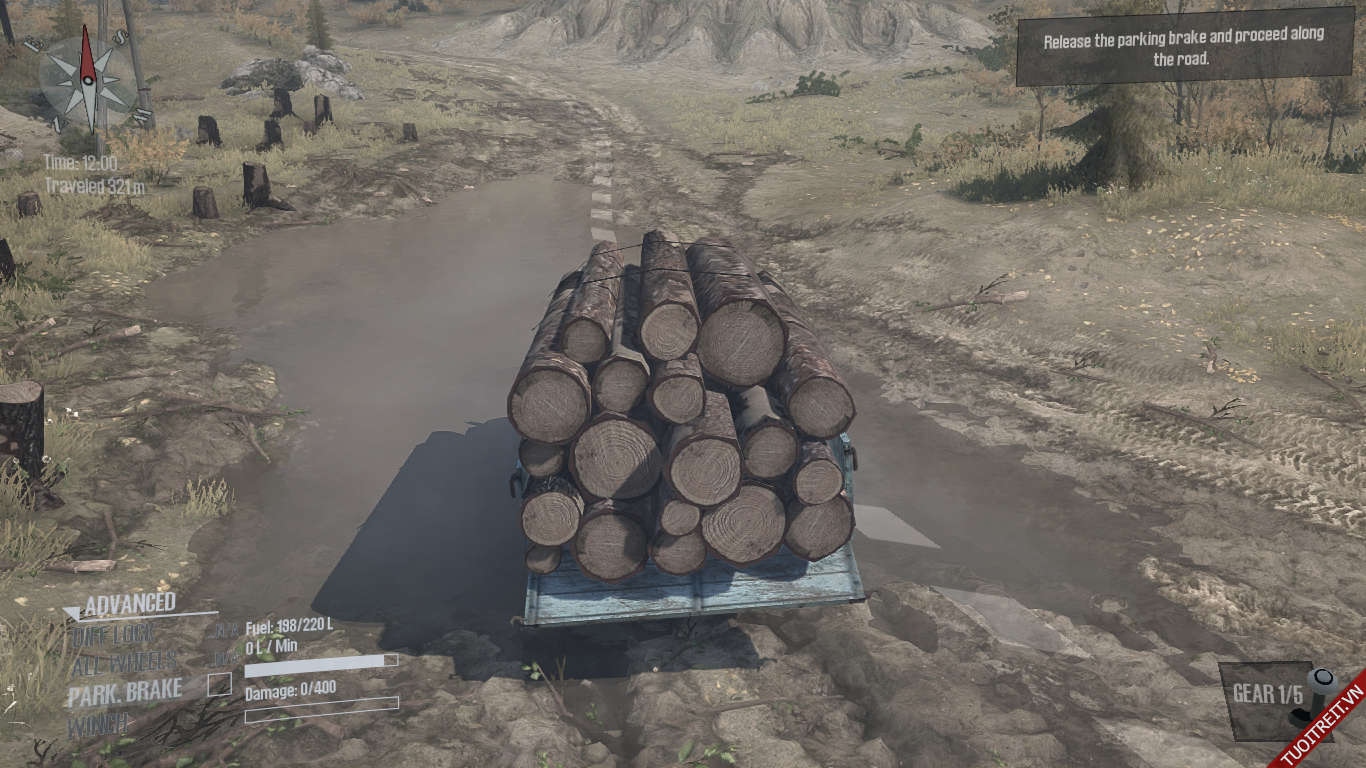The width and height of the screenshot is (1366, 768).
Task: Click the parking brake objective hint
Action: tap(1183, 46)
